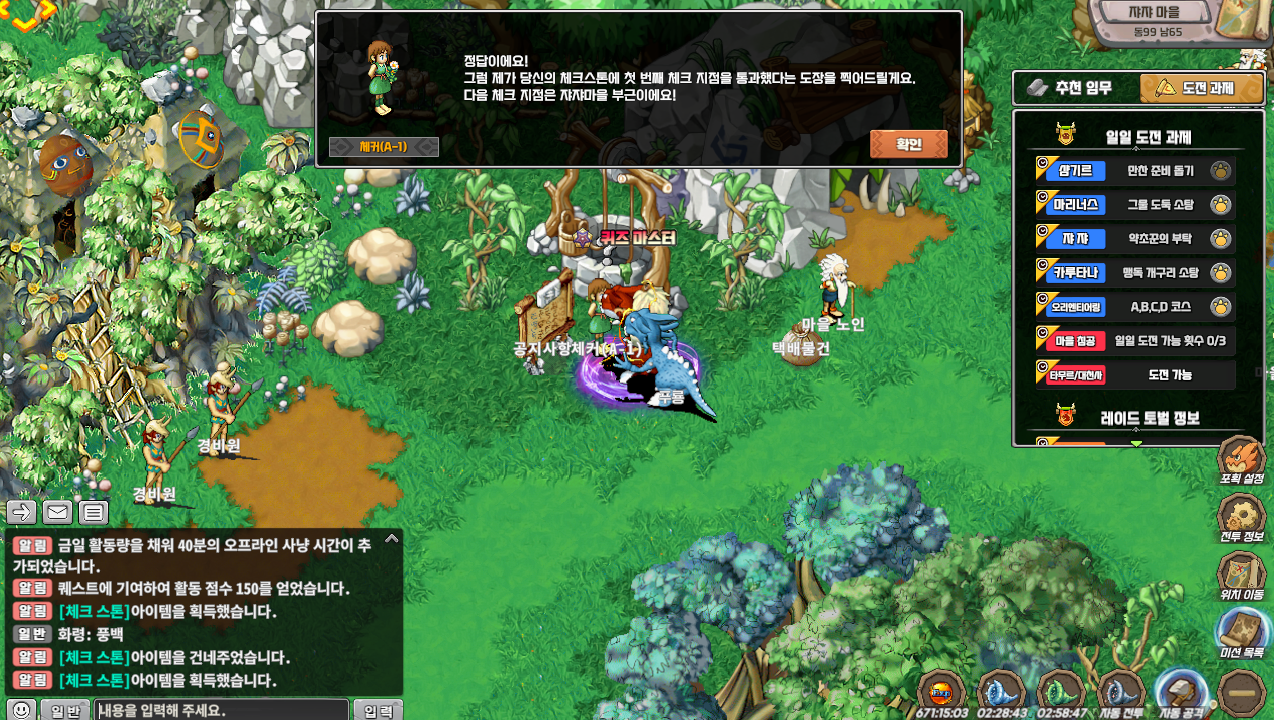Open the 포획 설정 capture settings
This screenshot has width=1274, height=720.
[x=1242, y=461]
